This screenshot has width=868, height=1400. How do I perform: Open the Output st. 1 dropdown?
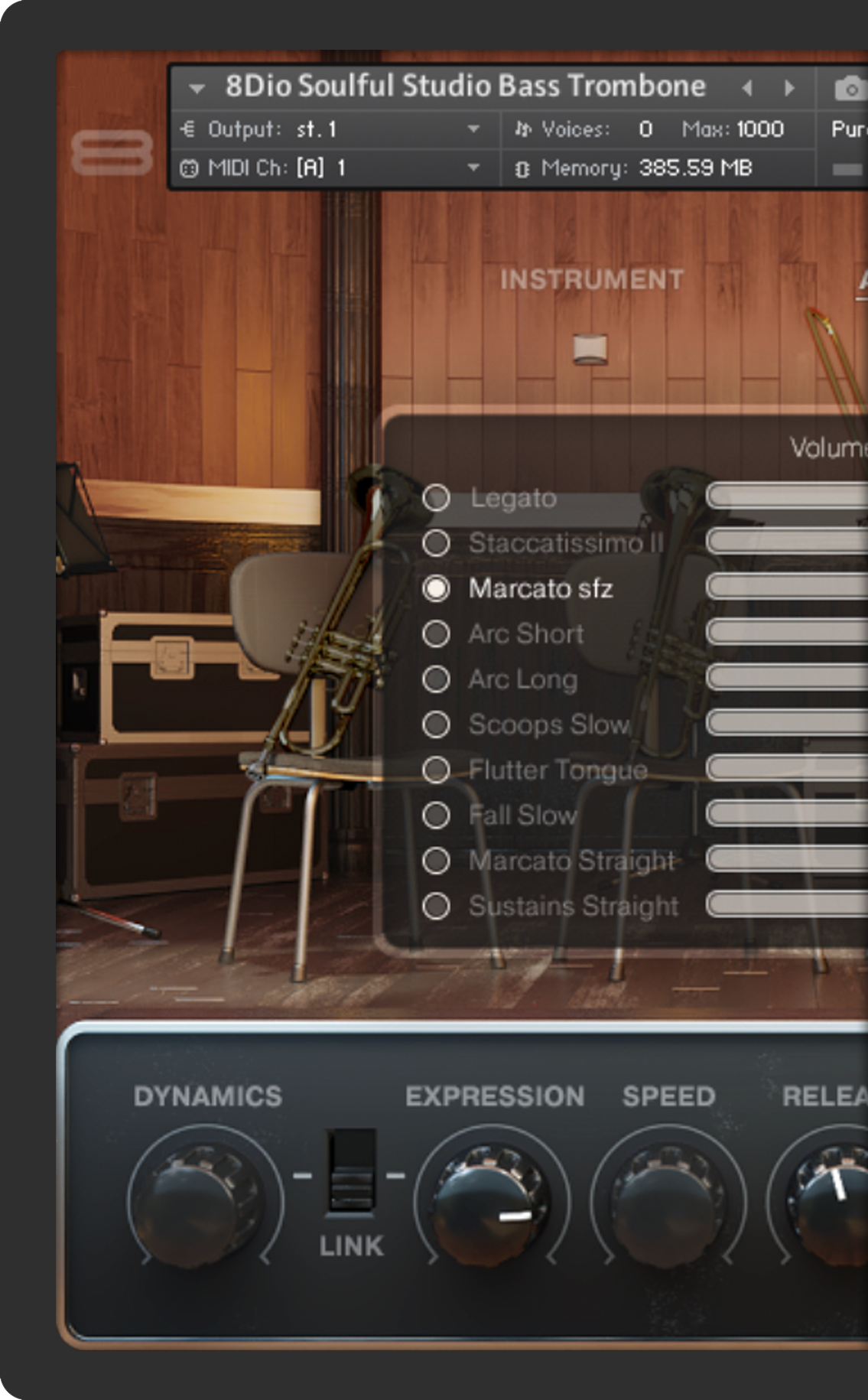[473, 129]
